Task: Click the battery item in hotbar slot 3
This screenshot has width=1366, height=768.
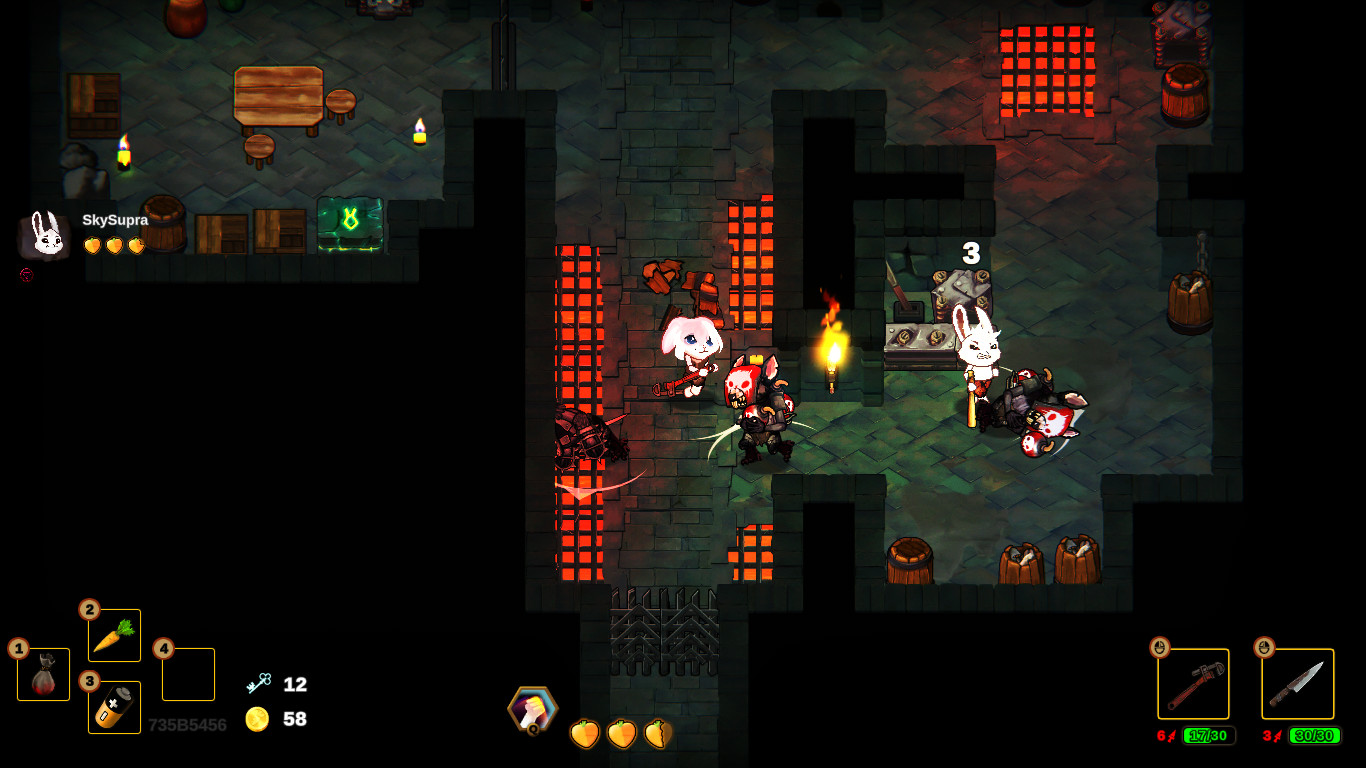Action: click(x=114, y=705)
